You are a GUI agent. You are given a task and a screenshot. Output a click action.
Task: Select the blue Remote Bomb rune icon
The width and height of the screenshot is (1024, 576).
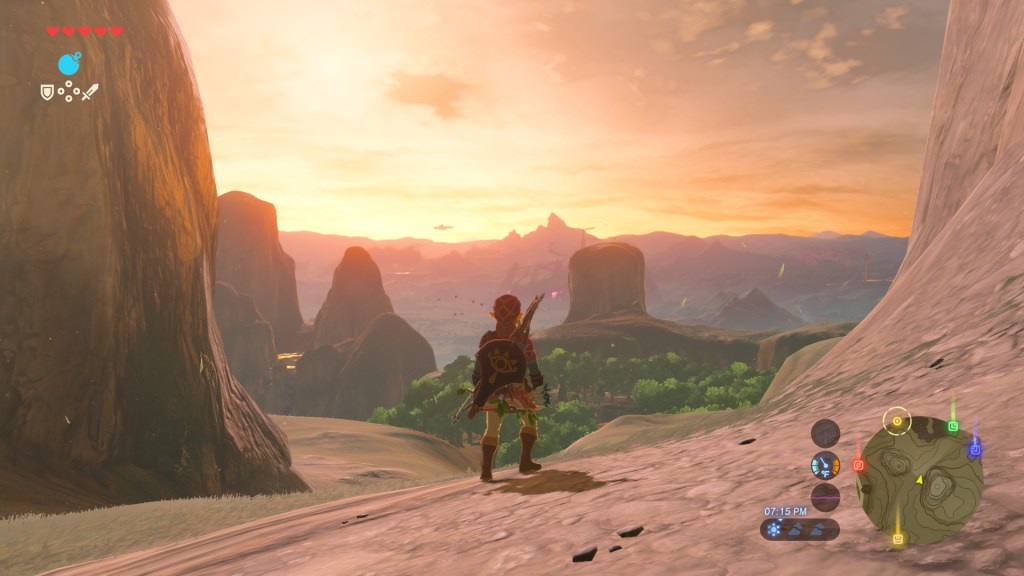(x=69, y=65)
